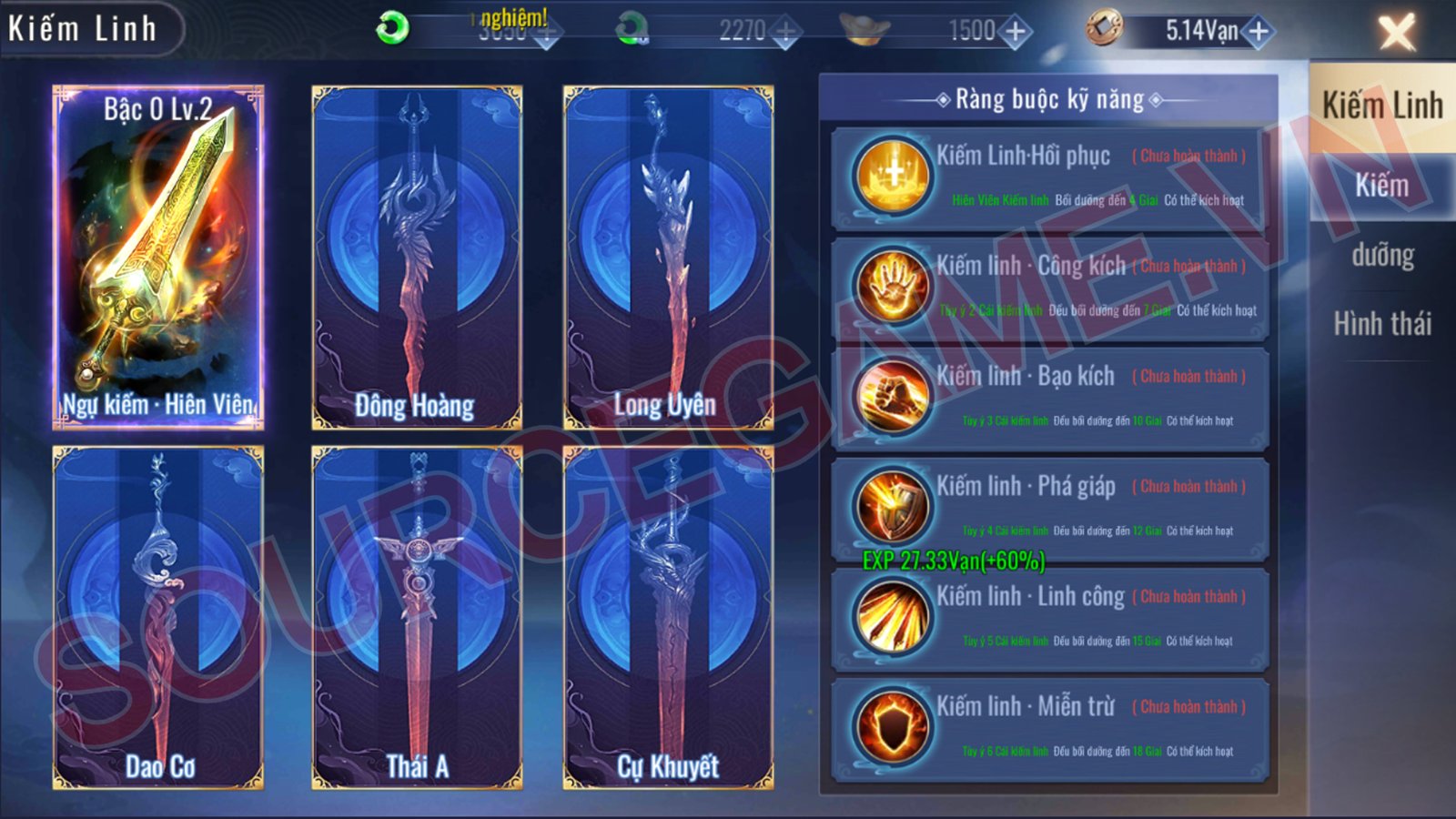Open the Thái A sword card
Viewport: 1456px width, 819px height.
pos(417,618)
